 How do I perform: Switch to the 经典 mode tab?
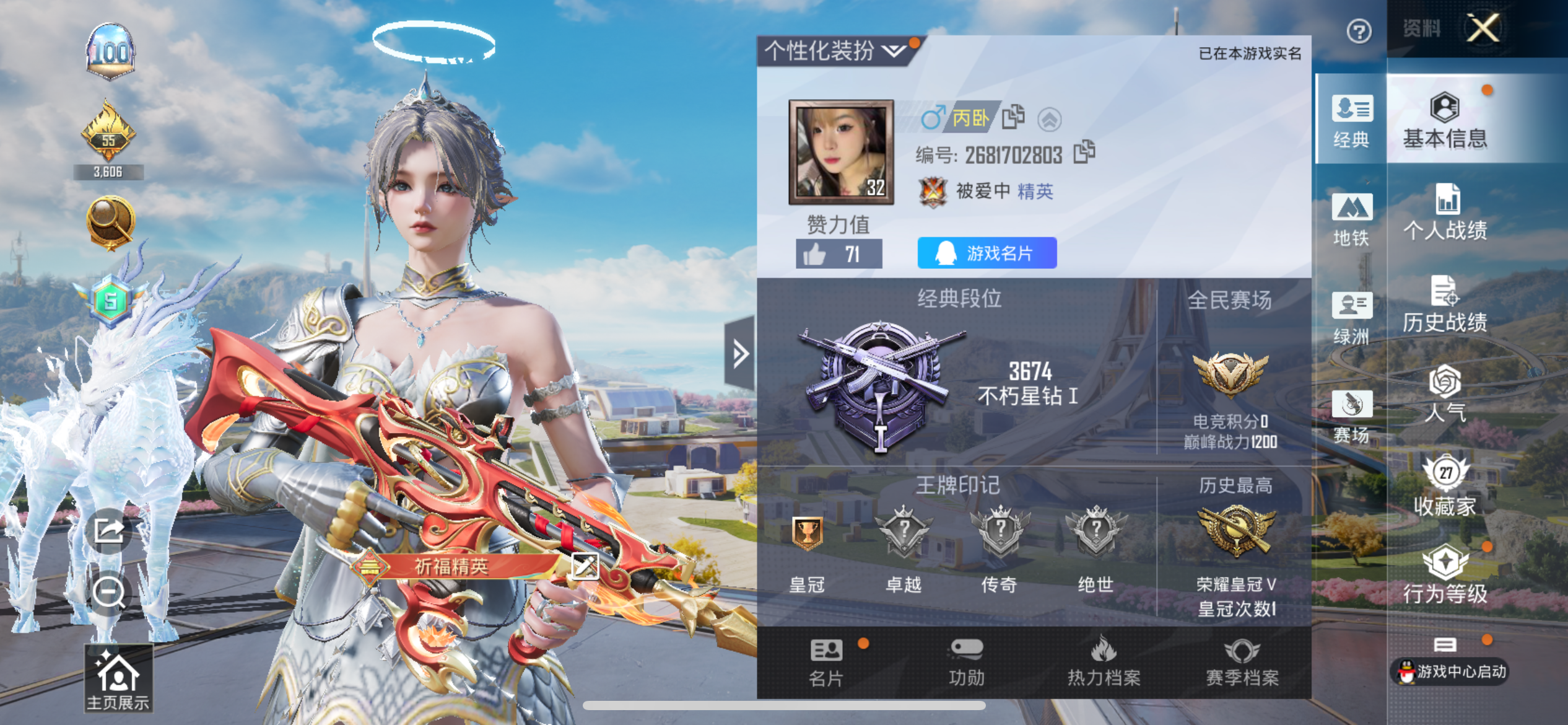click(1351, 121)
